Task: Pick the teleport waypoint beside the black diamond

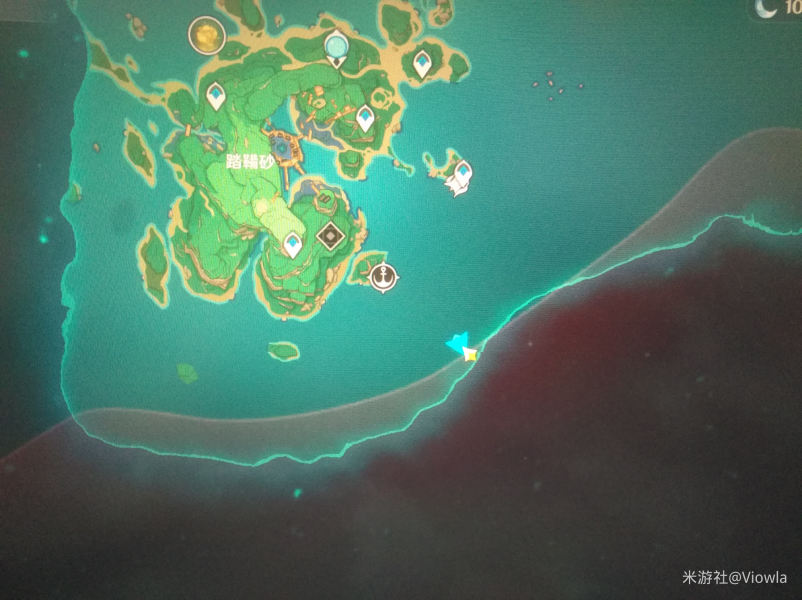Action: [x=292, y=244]
